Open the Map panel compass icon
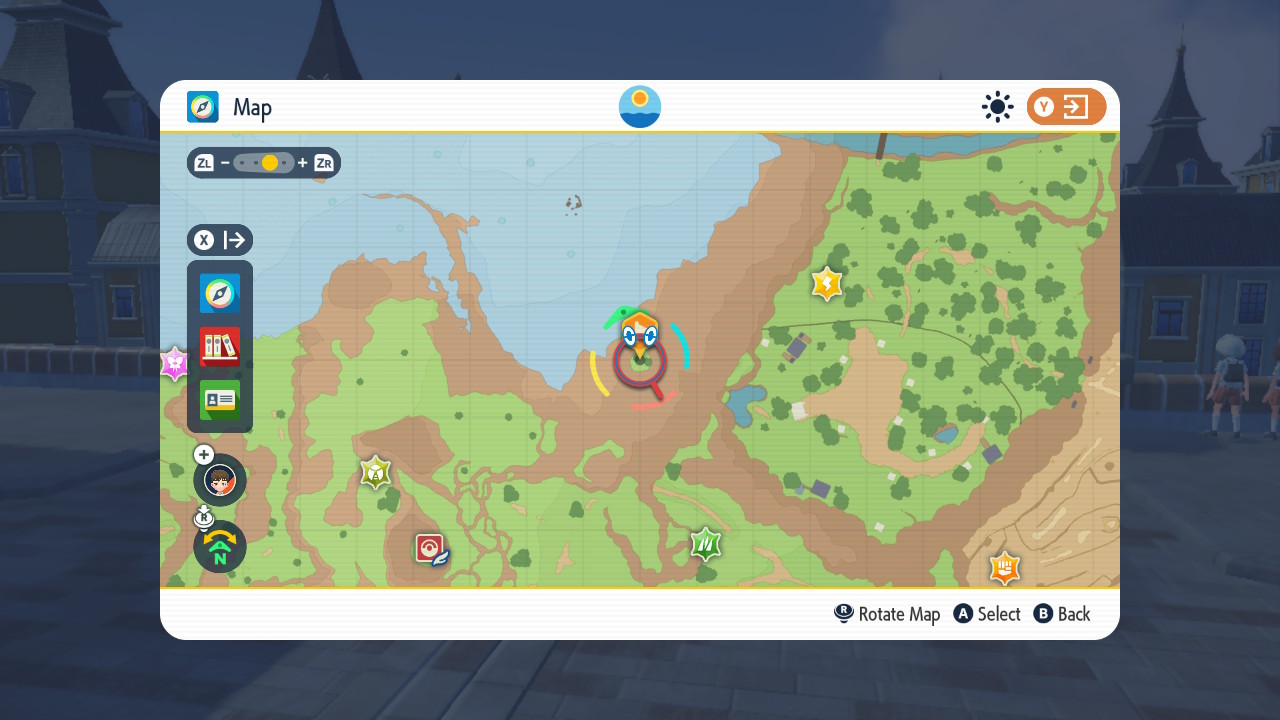 click(220, 293)
